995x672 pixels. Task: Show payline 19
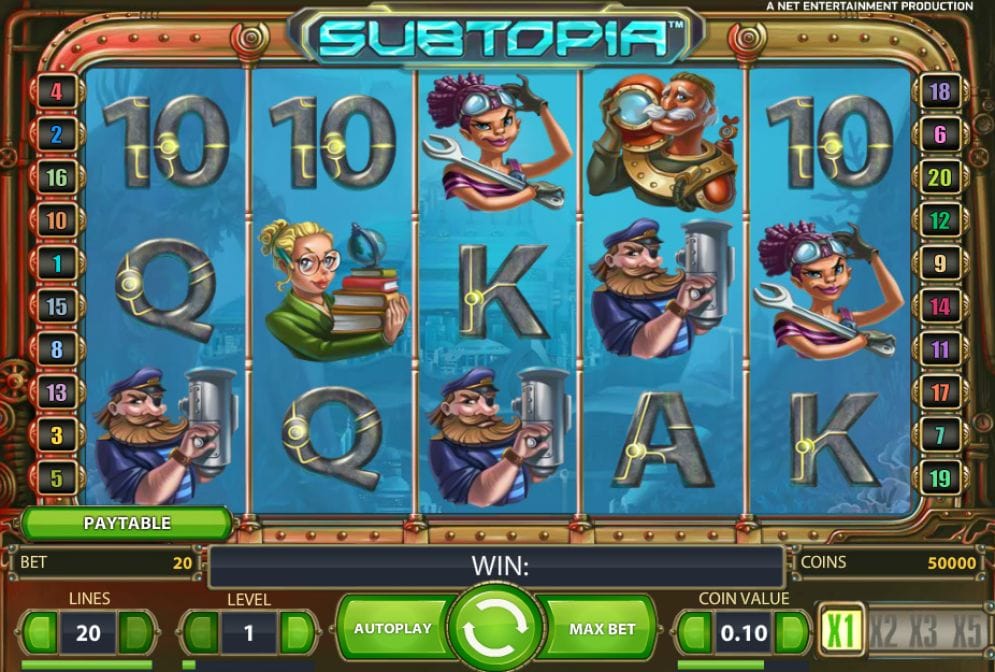tap(939, 479)
